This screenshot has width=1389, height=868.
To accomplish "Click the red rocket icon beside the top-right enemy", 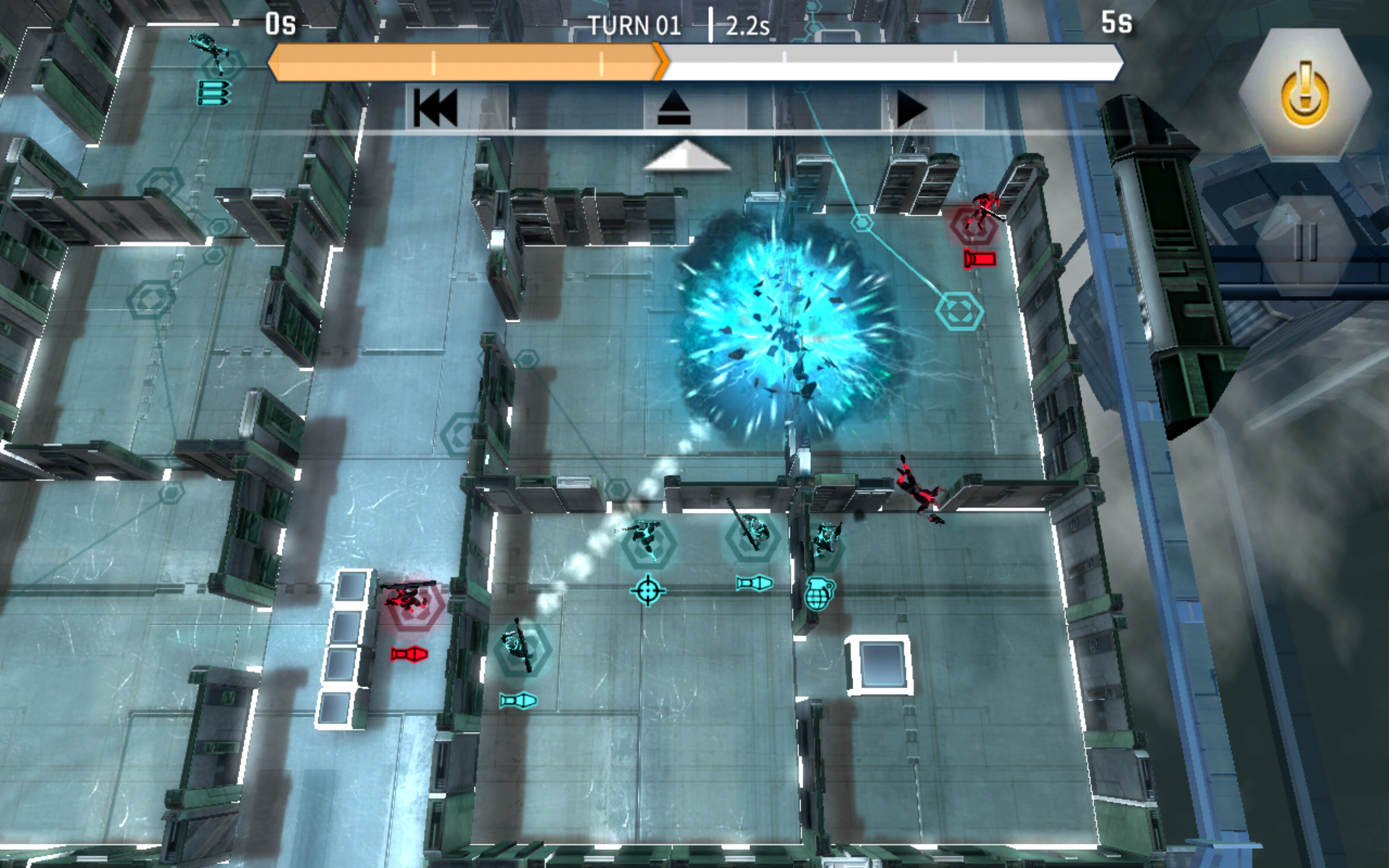I will [x=980, y=258].
